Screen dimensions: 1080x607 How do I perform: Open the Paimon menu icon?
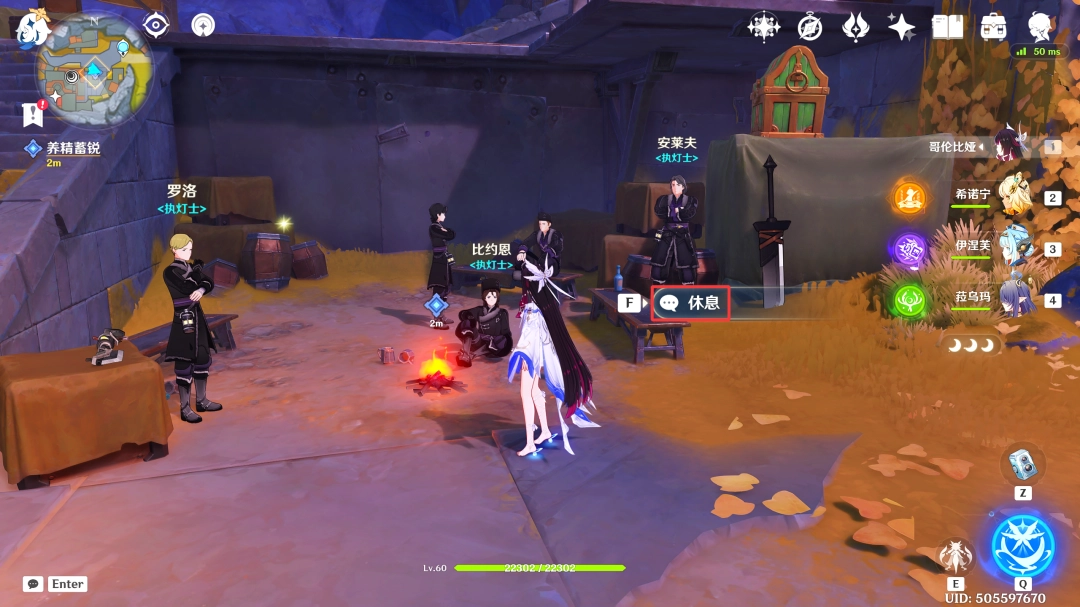point(33,29)
